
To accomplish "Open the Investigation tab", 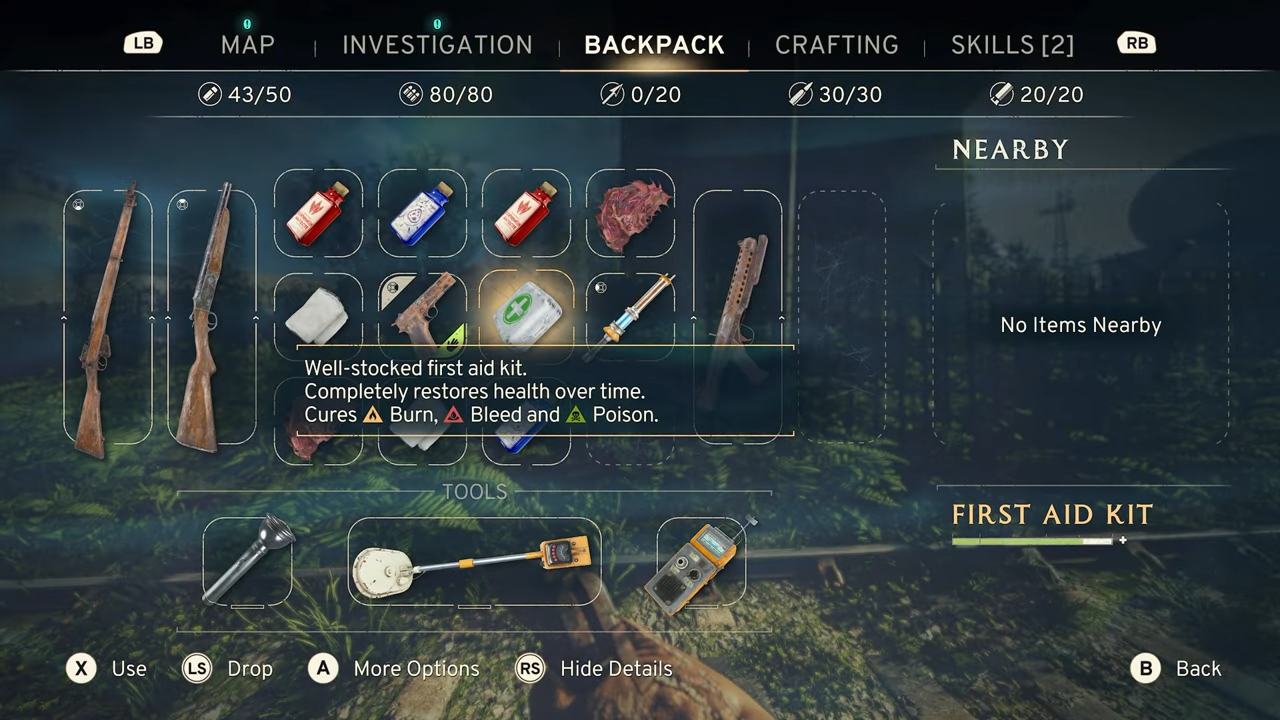I will 437,45.
